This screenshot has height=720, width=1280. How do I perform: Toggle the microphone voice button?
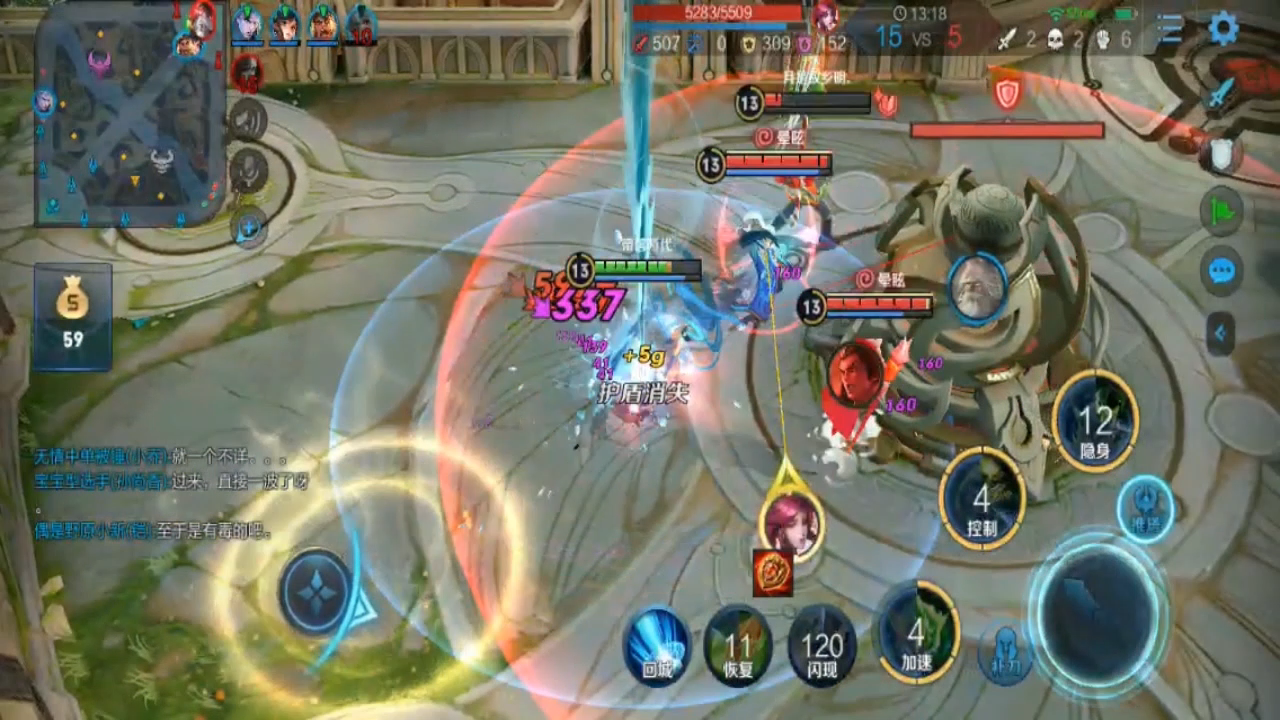pos(248,171)
